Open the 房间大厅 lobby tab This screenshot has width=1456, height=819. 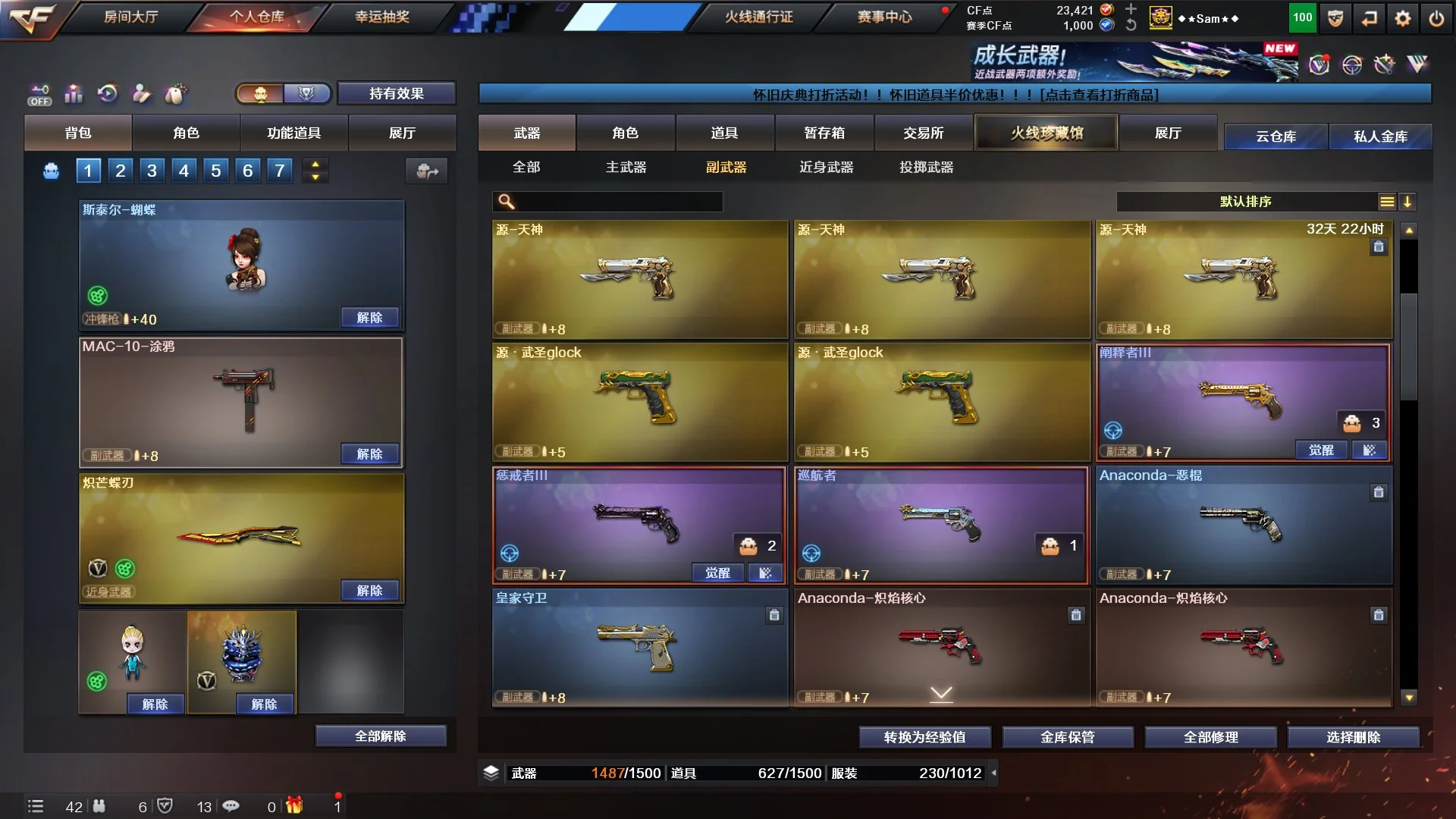coord(130,17)
